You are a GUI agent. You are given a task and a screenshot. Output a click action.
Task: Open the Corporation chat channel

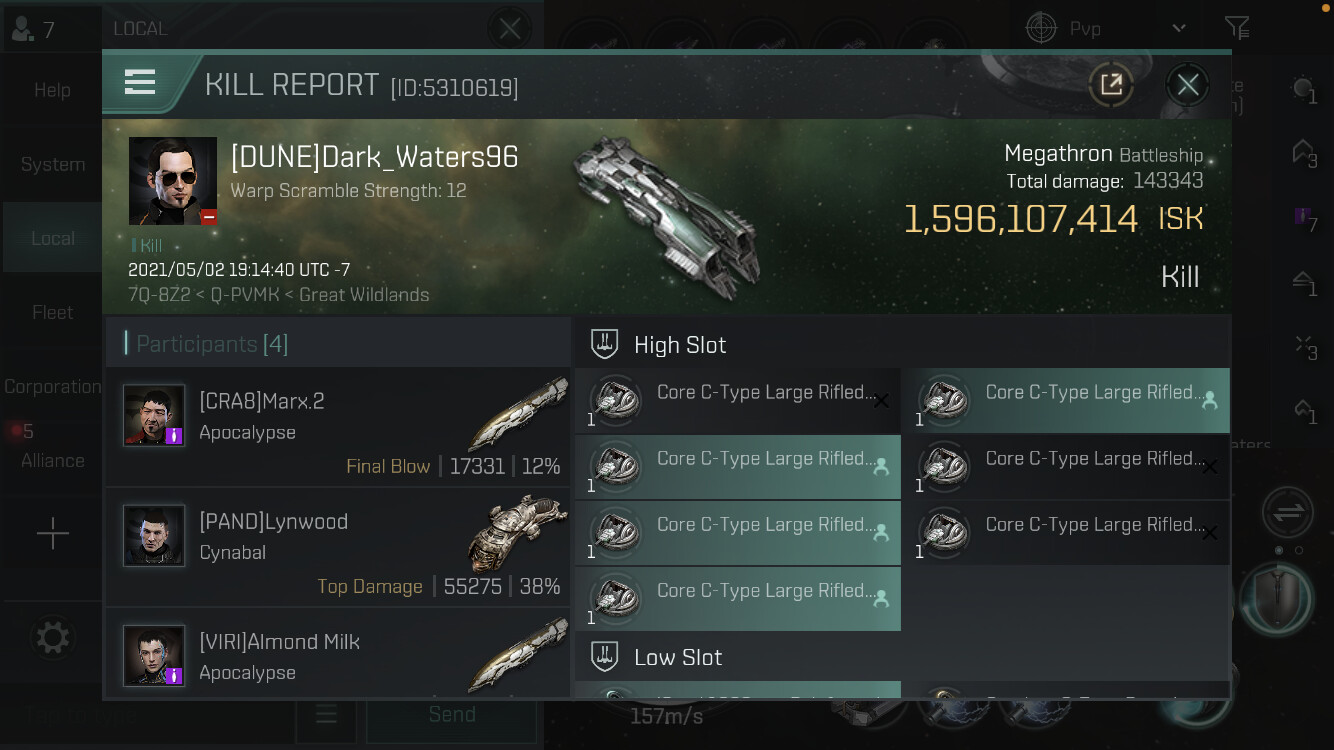click(x=52, y=387)
